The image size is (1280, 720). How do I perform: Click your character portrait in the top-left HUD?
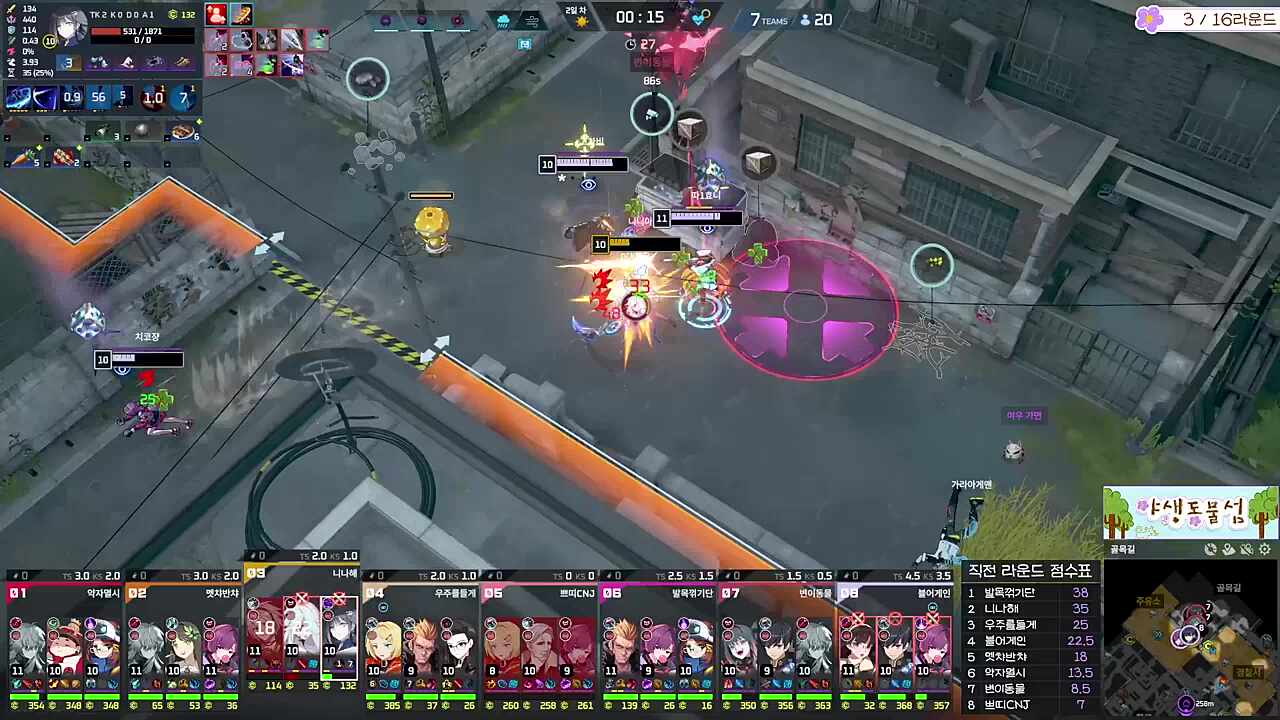(x=70, y=27)
